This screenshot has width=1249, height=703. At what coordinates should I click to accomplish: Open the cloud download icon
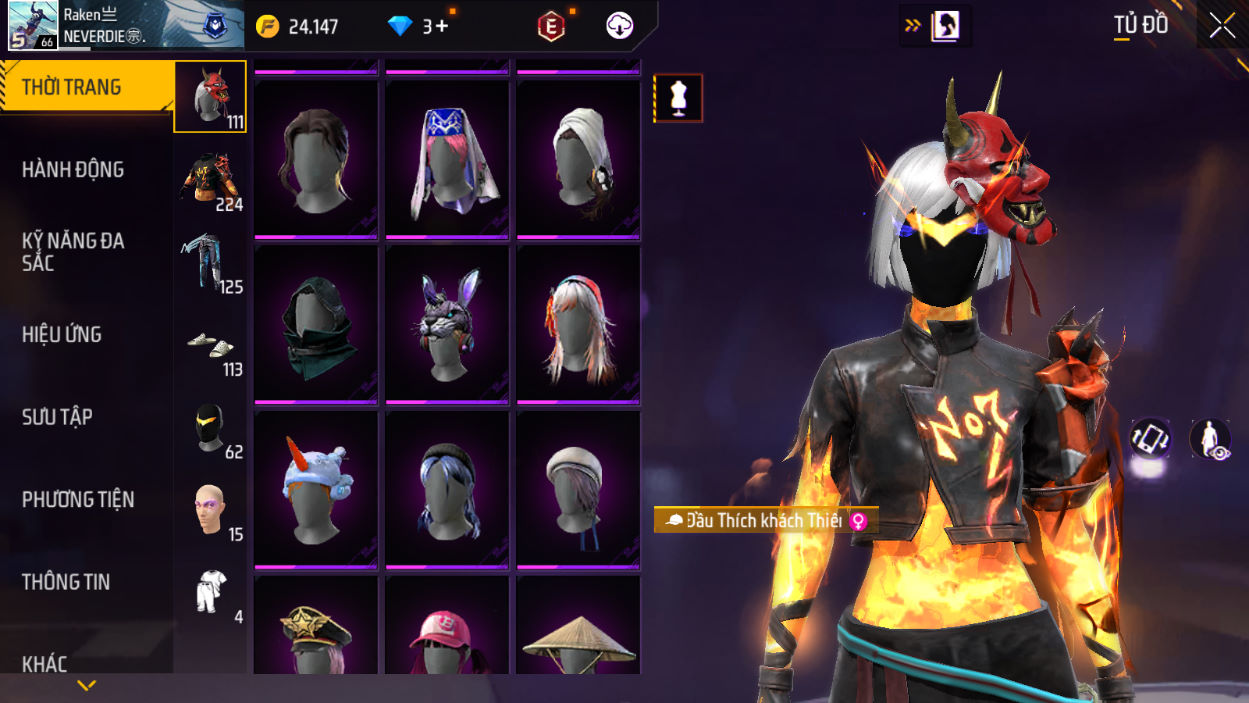pos(619,27)
